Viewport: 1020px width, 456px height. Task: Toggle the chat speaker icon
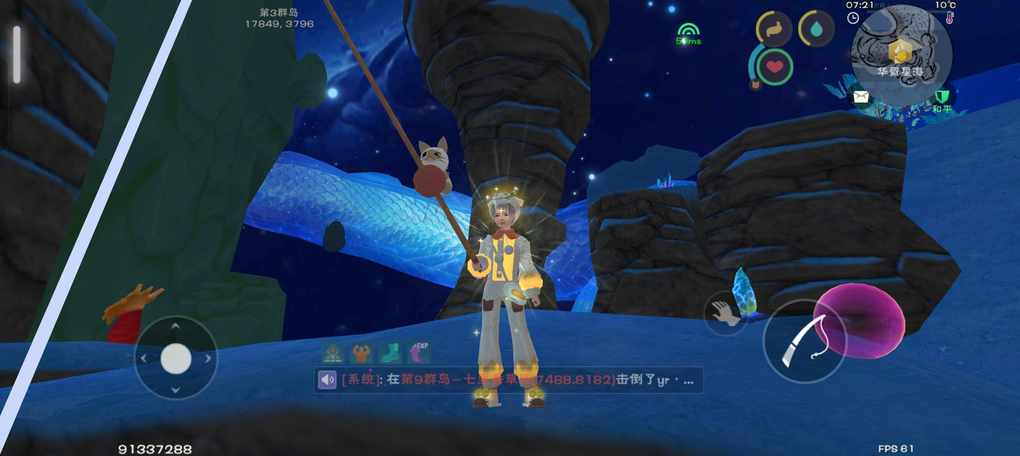point(328,380)
